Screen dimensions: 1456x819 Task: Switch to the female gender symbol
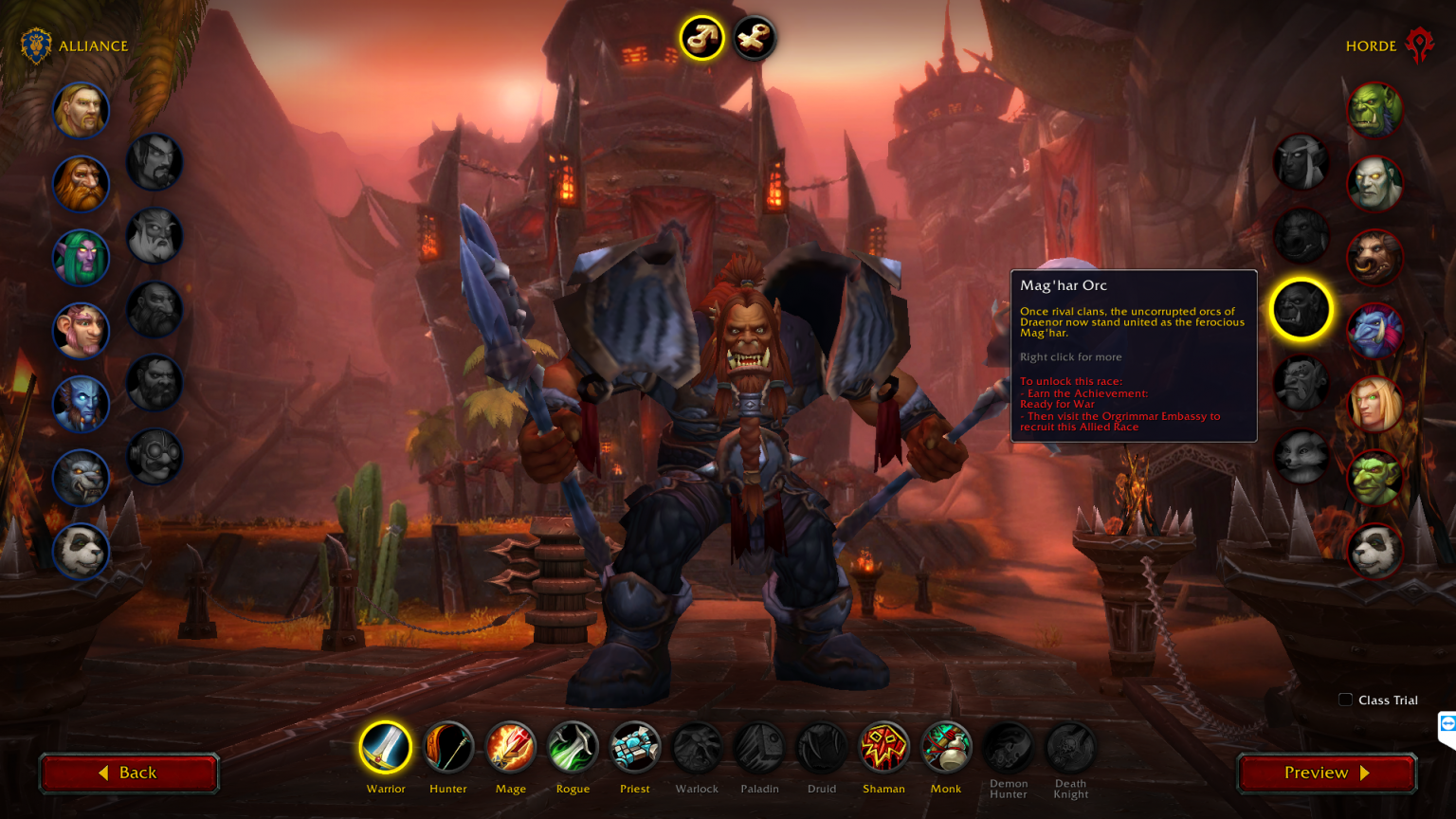point(753,37)
